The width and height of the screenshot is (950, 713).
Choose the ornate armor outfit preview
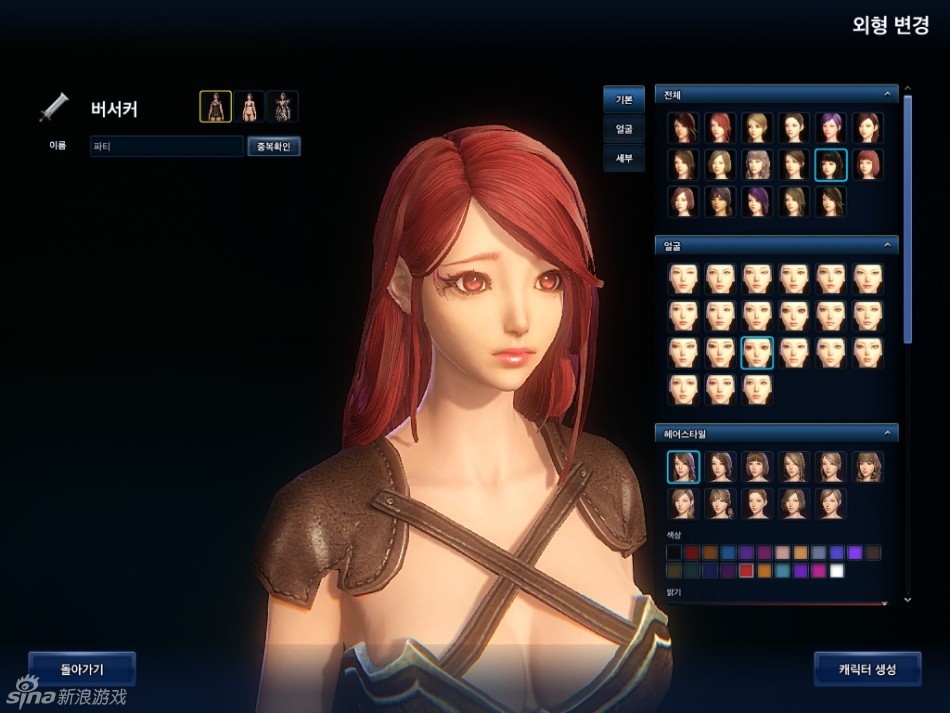coord(282,106)
